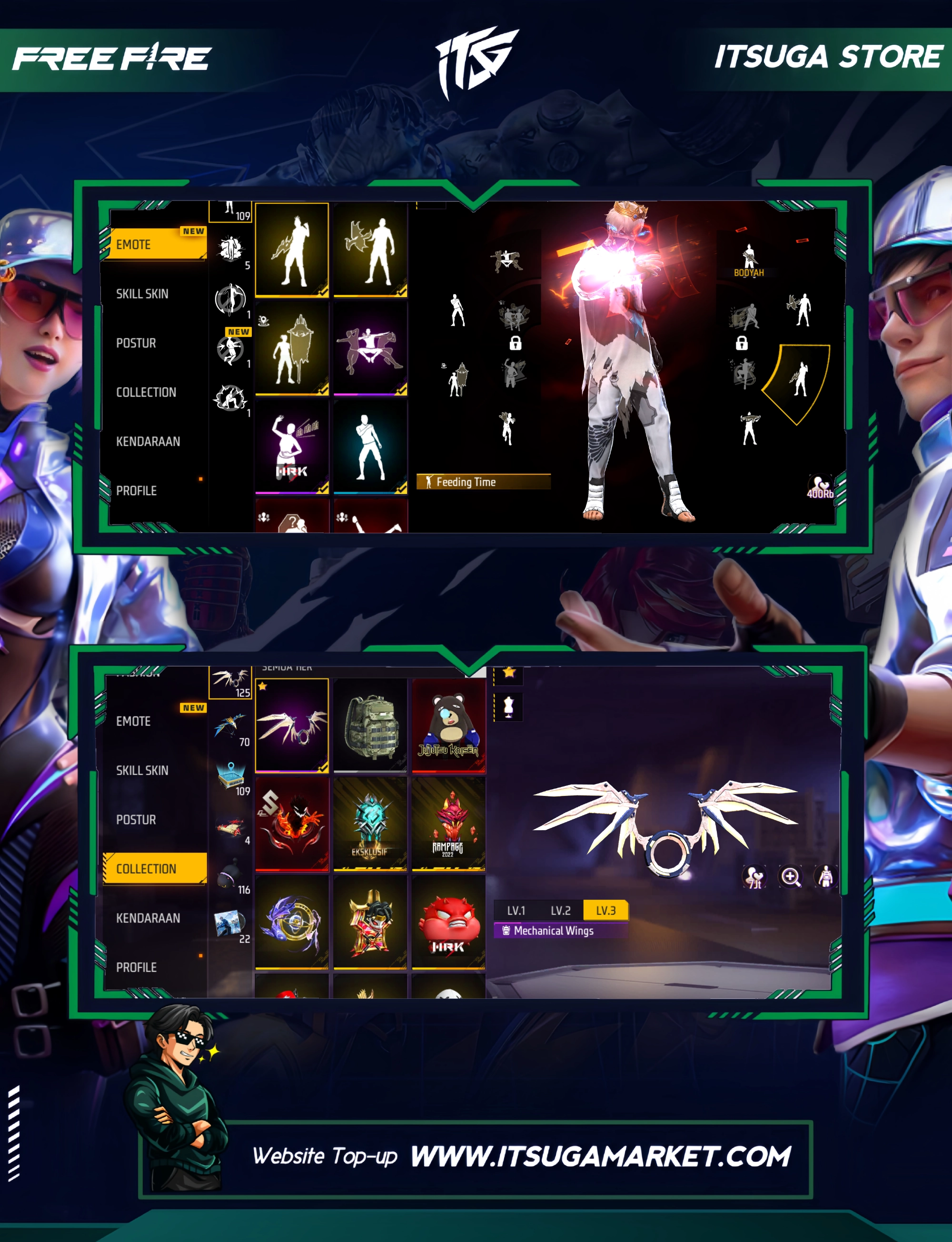Switch wings preview to LV.1
Screen dimensions: 952x1242
(516, 911)
